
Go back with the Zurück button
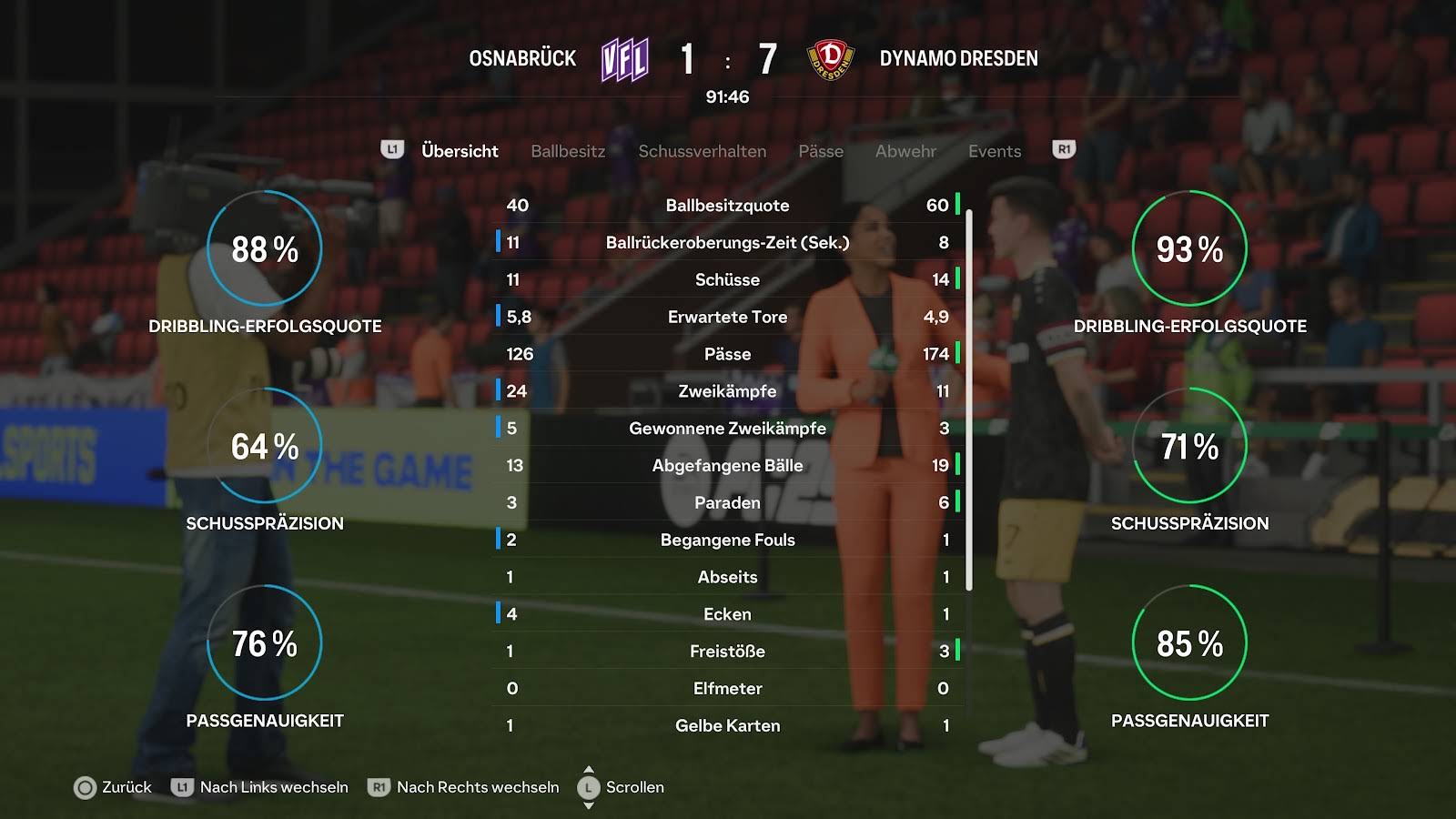click(113, 787)
